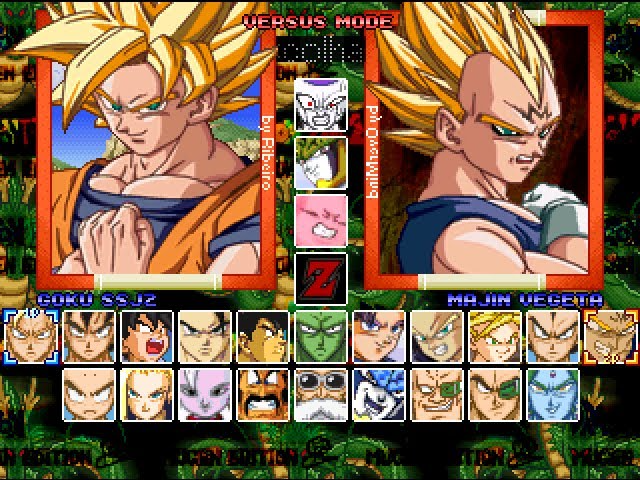Screen dimensions: 640x480
Task: Select green-skinned Piccolo from the roster
Action: [x=321, y=335]
